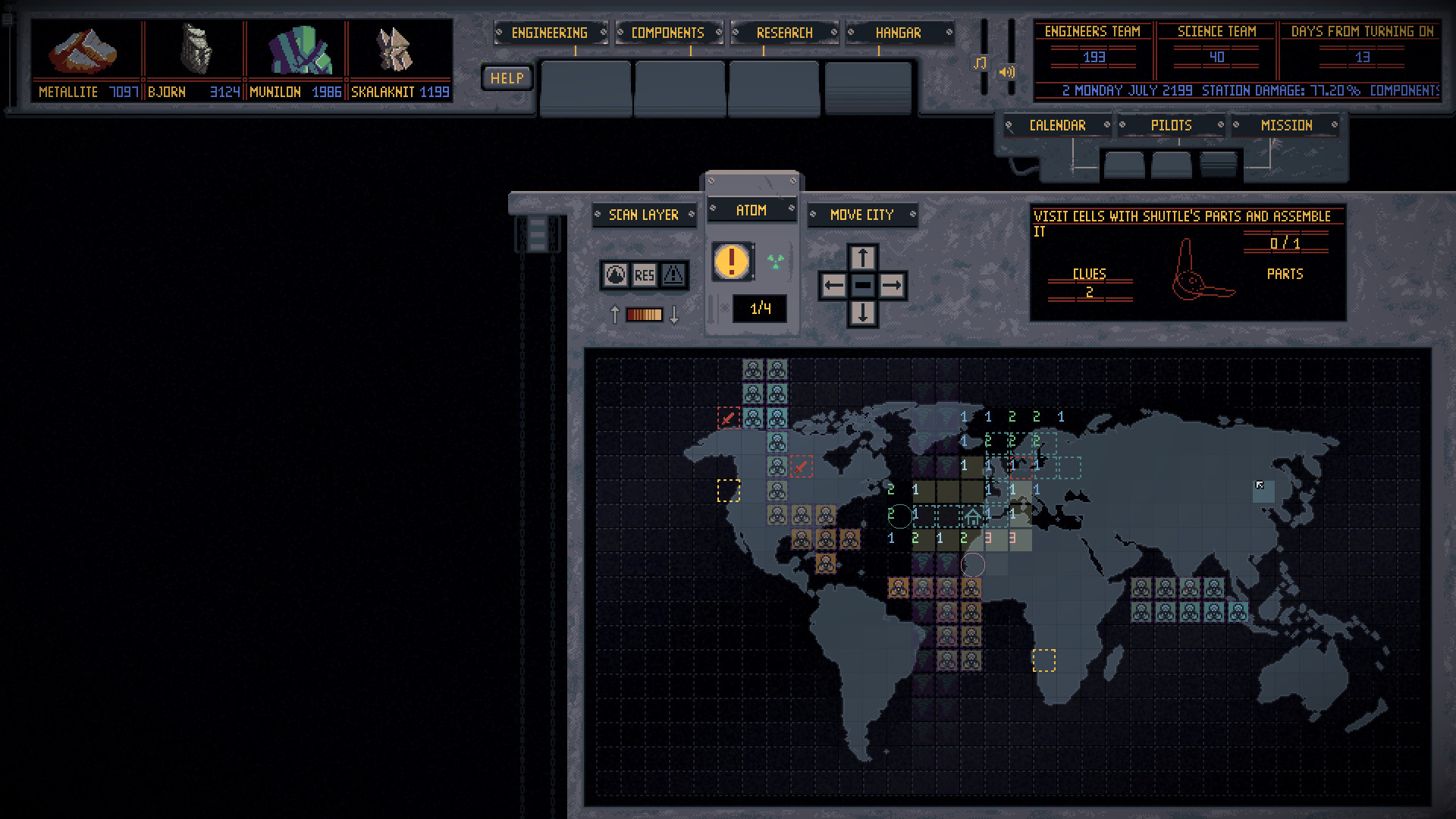Open the Engineering tab
This screenshot has width=1456, height=819.
click(550, 33)
